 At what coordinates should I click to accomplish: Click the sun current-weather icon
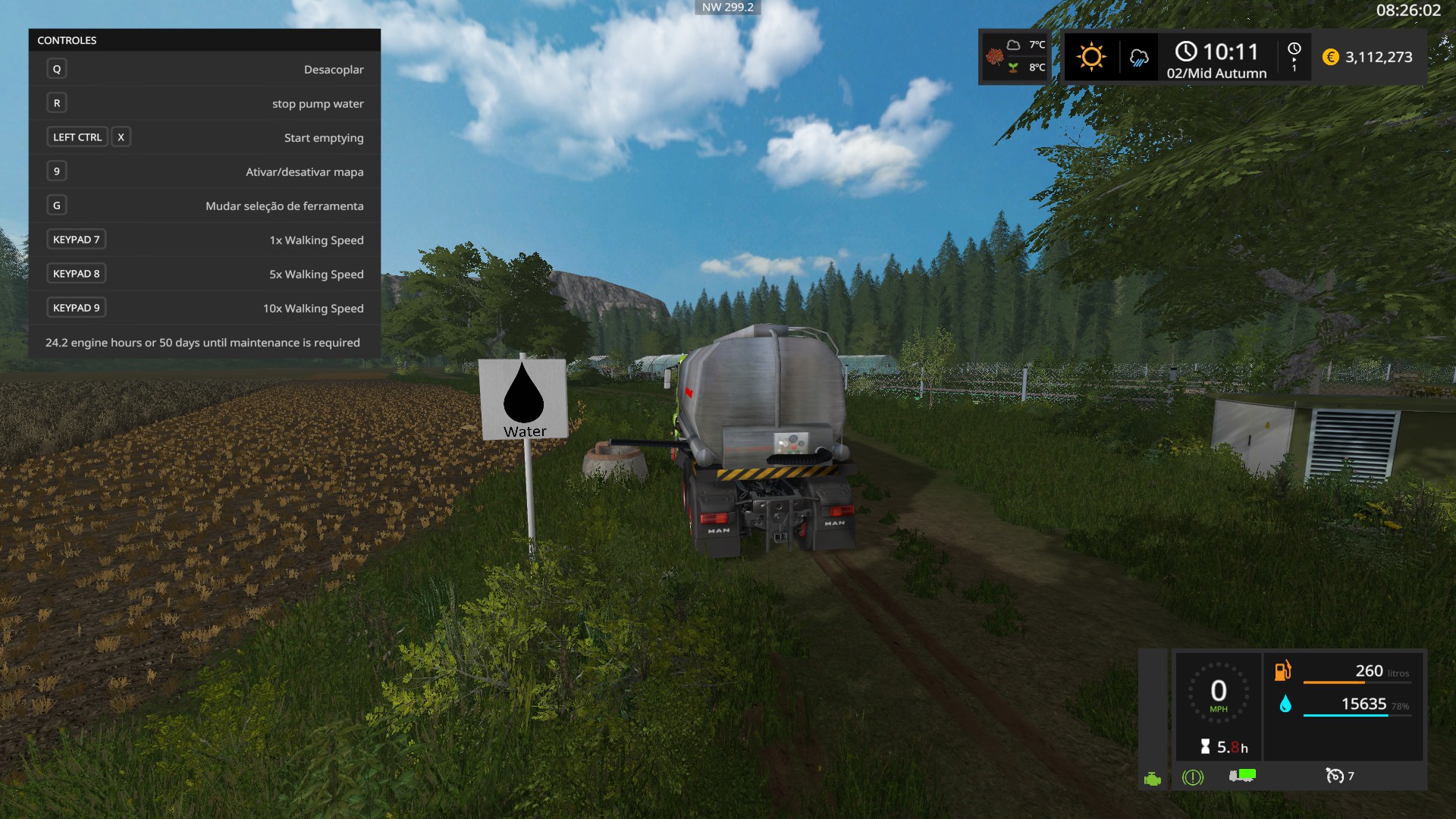[1091, 57]
